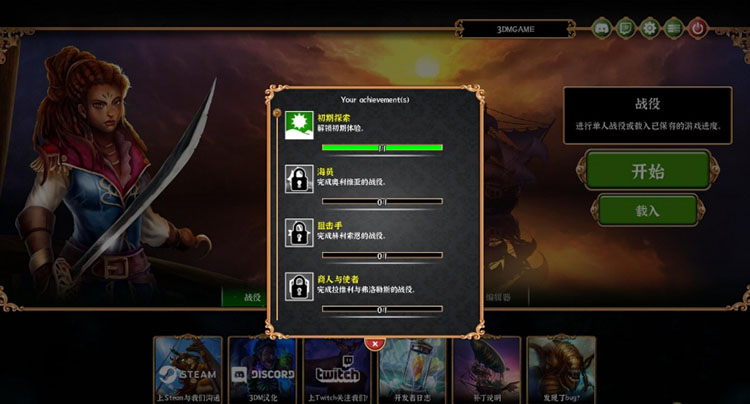Open the 补丁说明 patch notes tile
The height and width of the screenshot is (404, 750).
pos(487,370)
